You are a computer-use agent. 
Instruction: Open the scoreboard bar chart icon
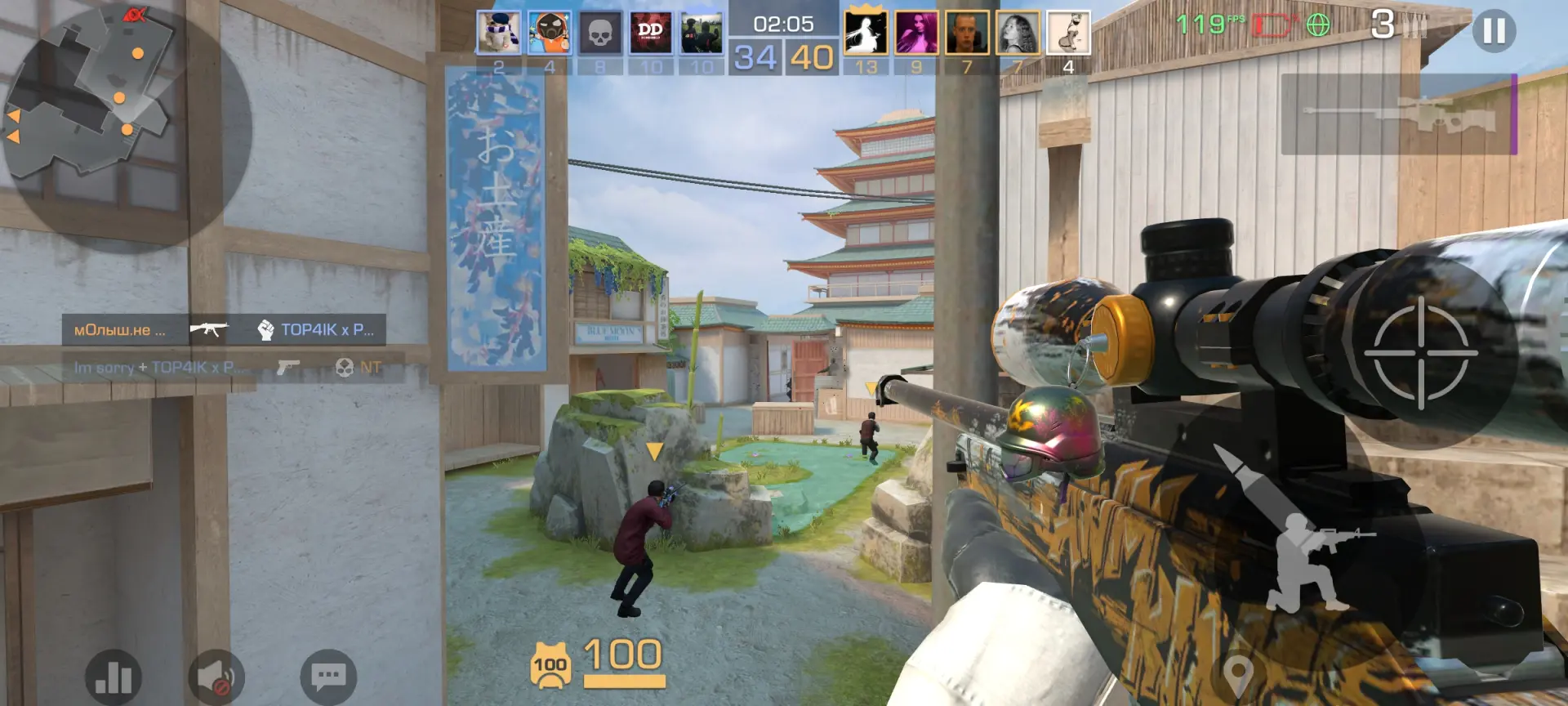(x=114, y=677)
